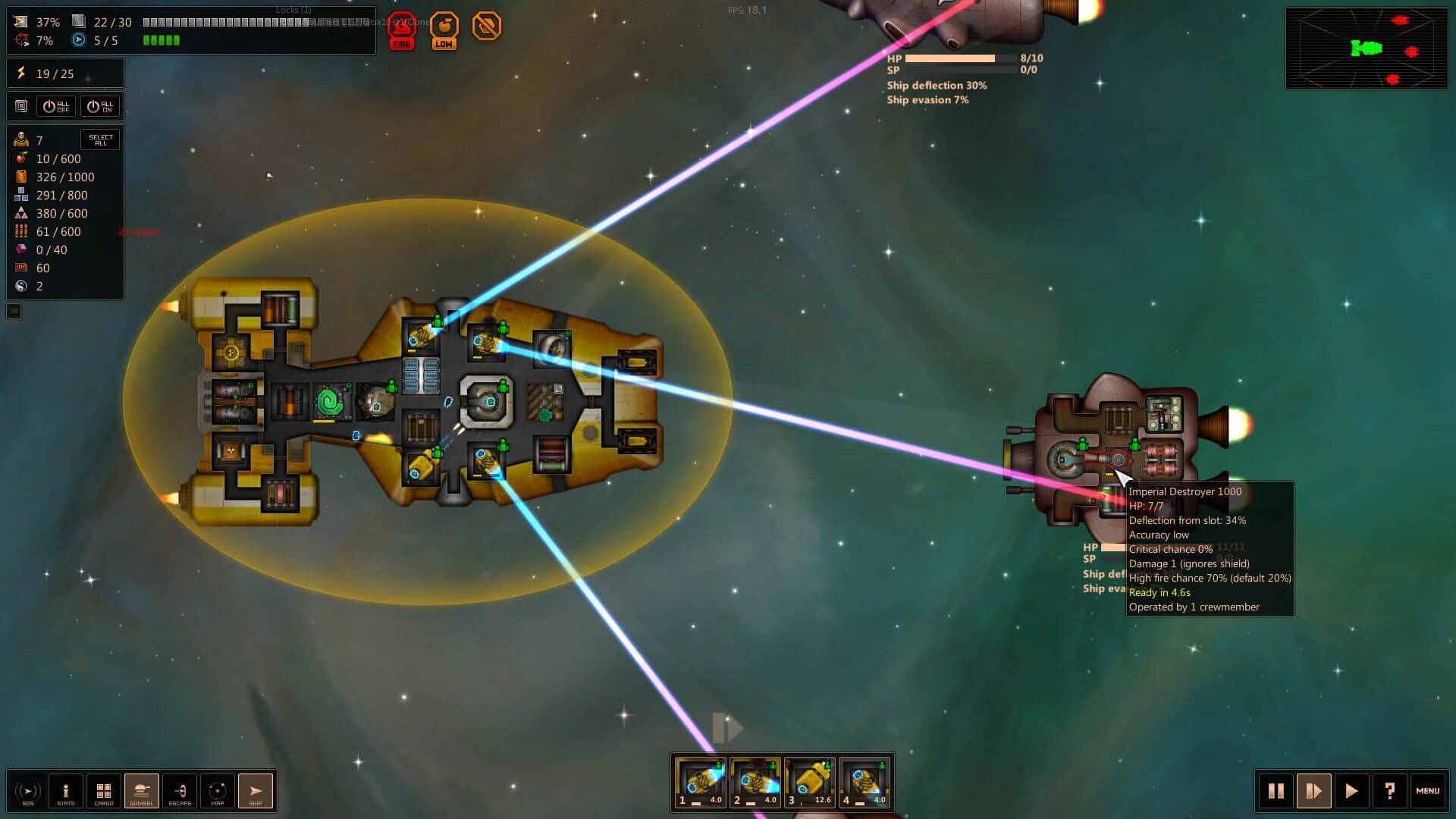1456x819 pixels.
Task: Toggle ALL OFF to power down modules
Action: 55,105
